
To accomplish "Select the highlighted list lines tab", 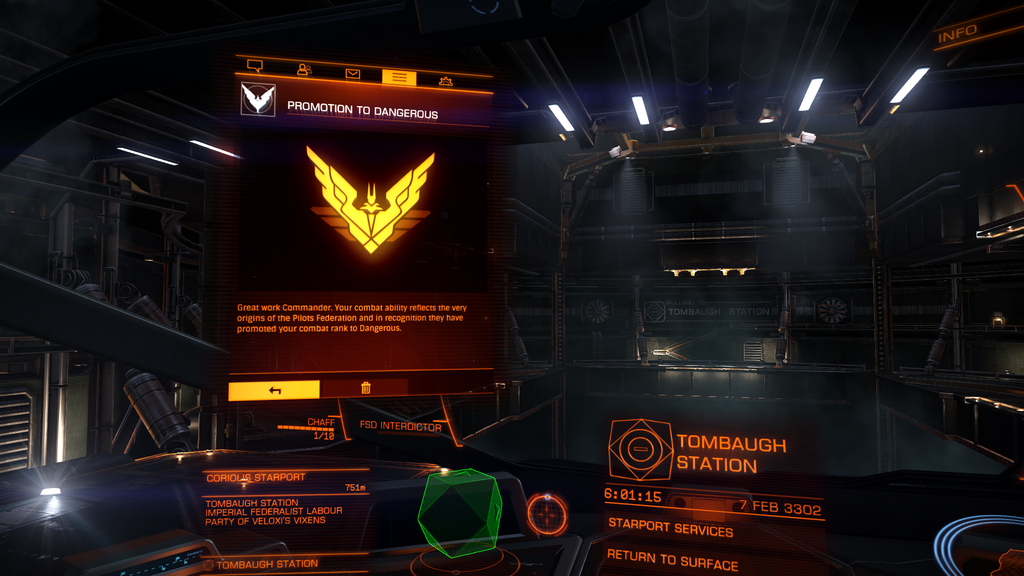I will click(398, 75).
